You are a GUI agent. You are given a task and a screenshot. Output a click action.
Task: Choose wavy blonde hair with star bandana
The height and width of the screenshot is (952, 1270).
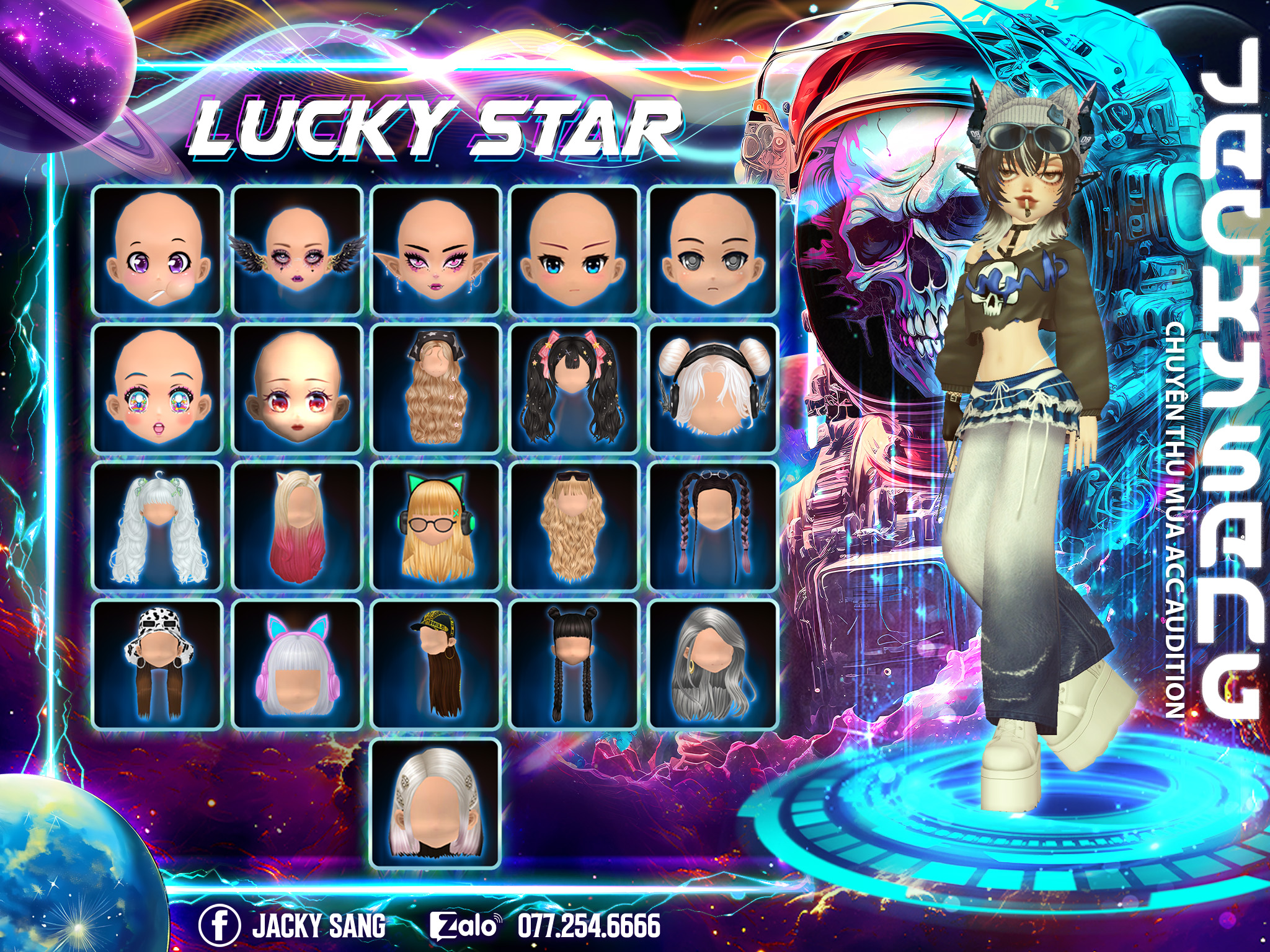(x=436, y=389)
